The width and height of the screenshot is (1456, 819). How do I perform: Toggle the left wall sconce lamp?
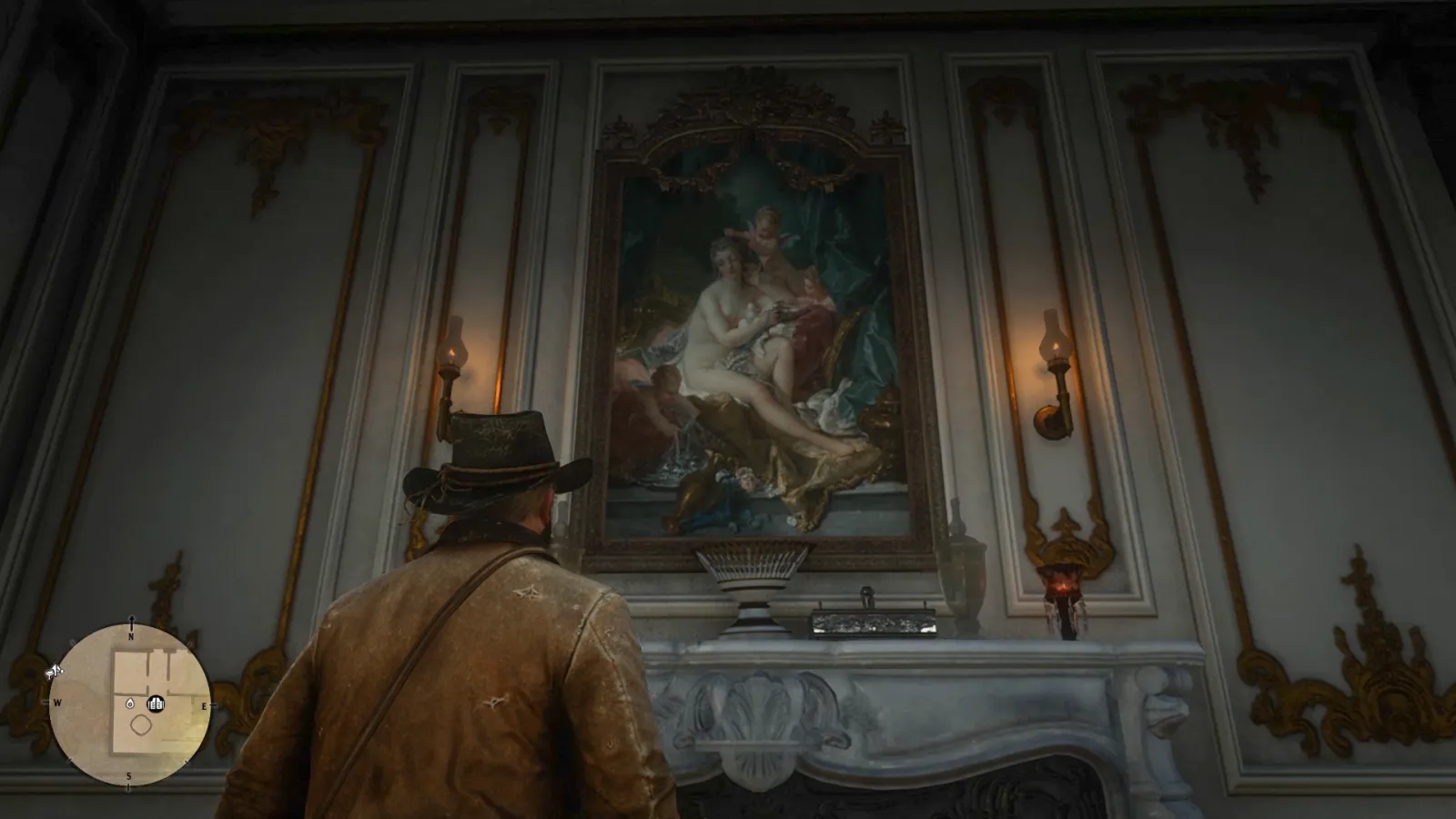click(452, 355)
